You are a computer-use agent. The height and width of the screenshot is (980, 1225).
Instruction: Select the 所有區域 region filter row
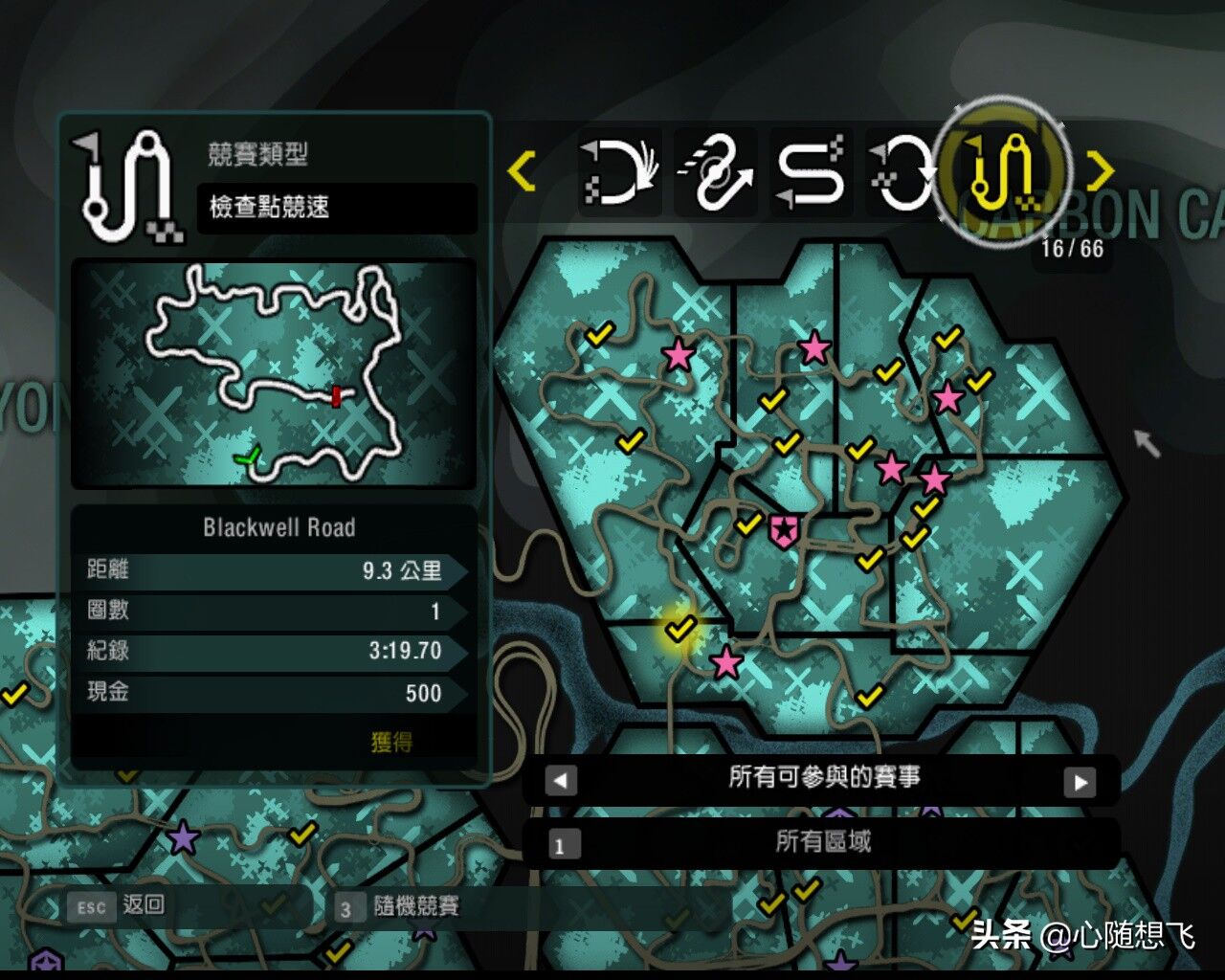(823, 842)
